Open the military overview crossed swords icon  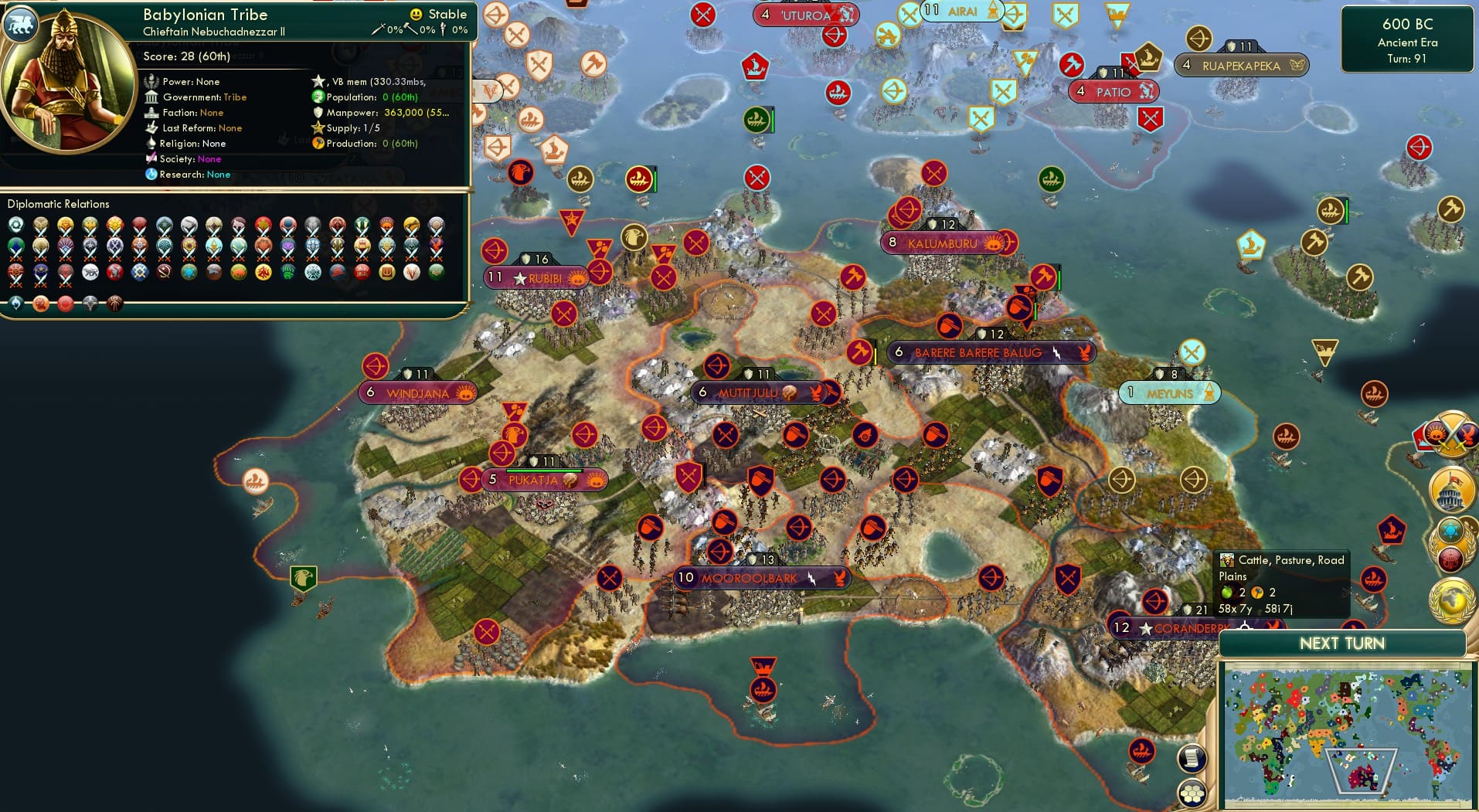(1451, 437)
